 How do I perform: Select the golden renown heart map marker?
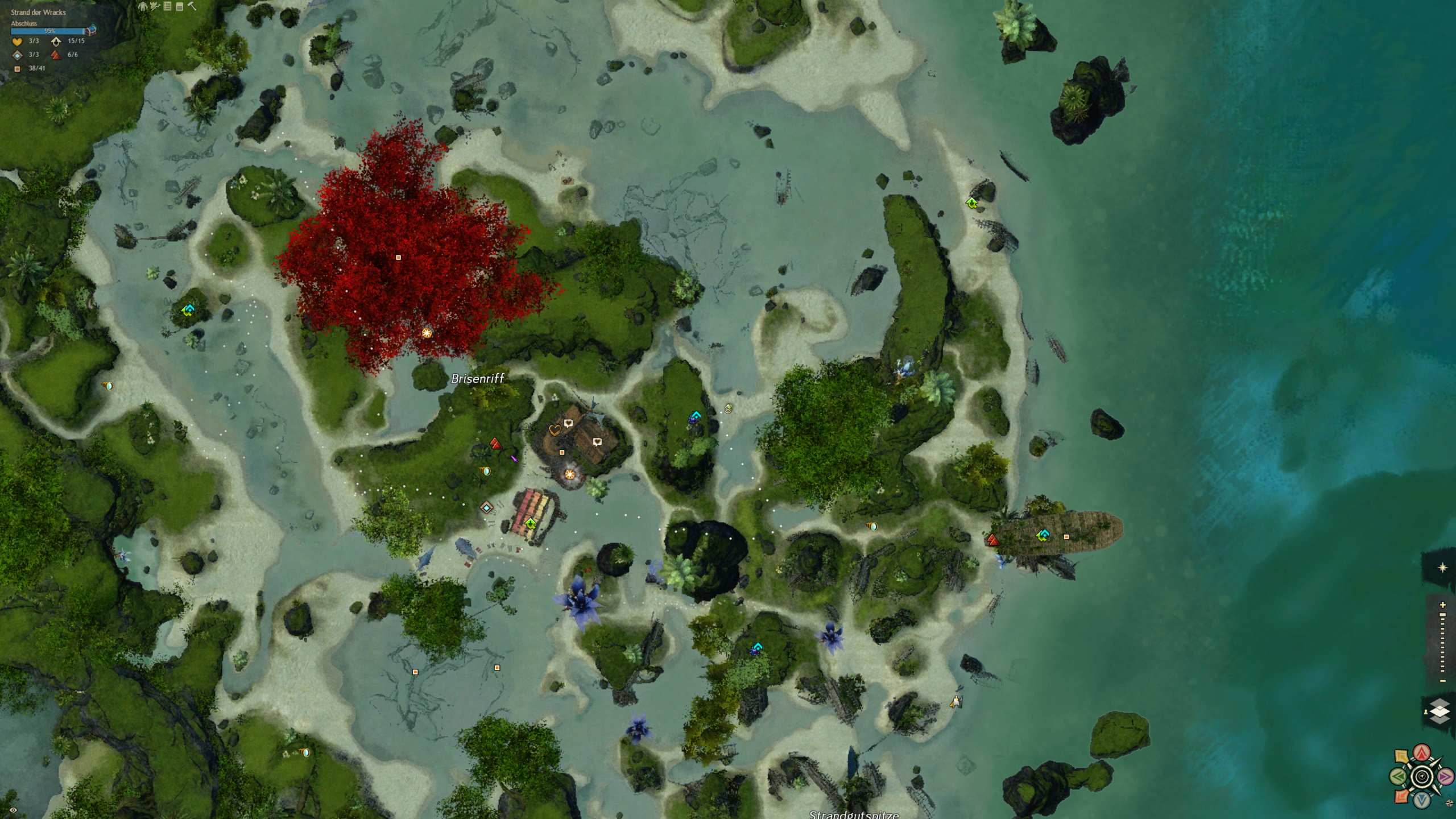point(555,431)
